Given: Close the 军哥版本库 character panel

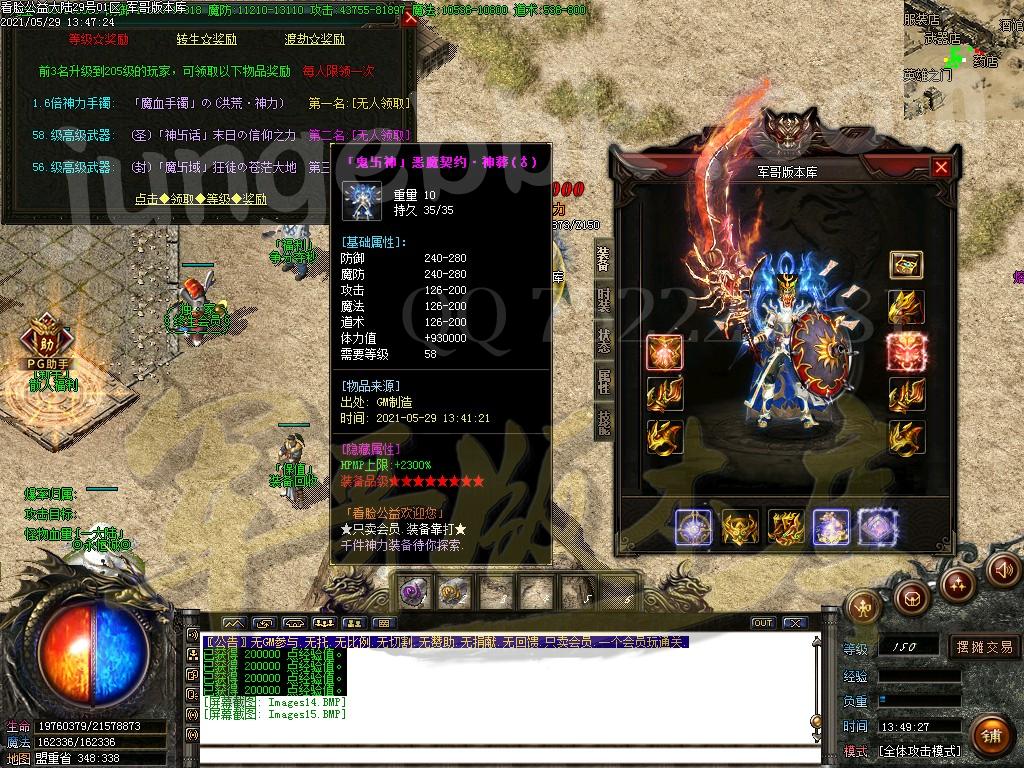Looking at the screenshot, I should [940, 168].
